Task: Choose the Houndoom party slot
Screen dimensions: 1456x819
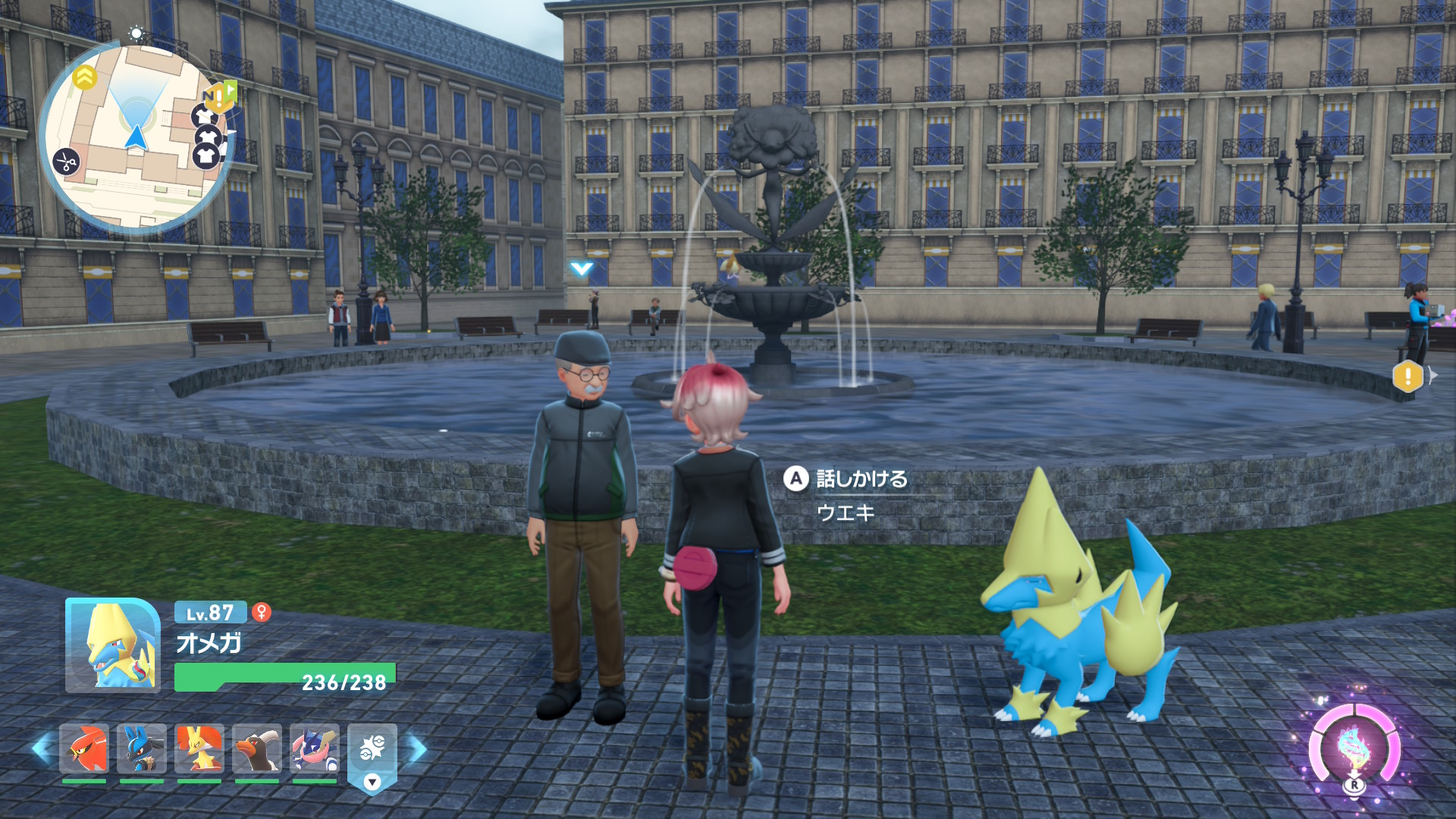Action: (x=257, y=748)
